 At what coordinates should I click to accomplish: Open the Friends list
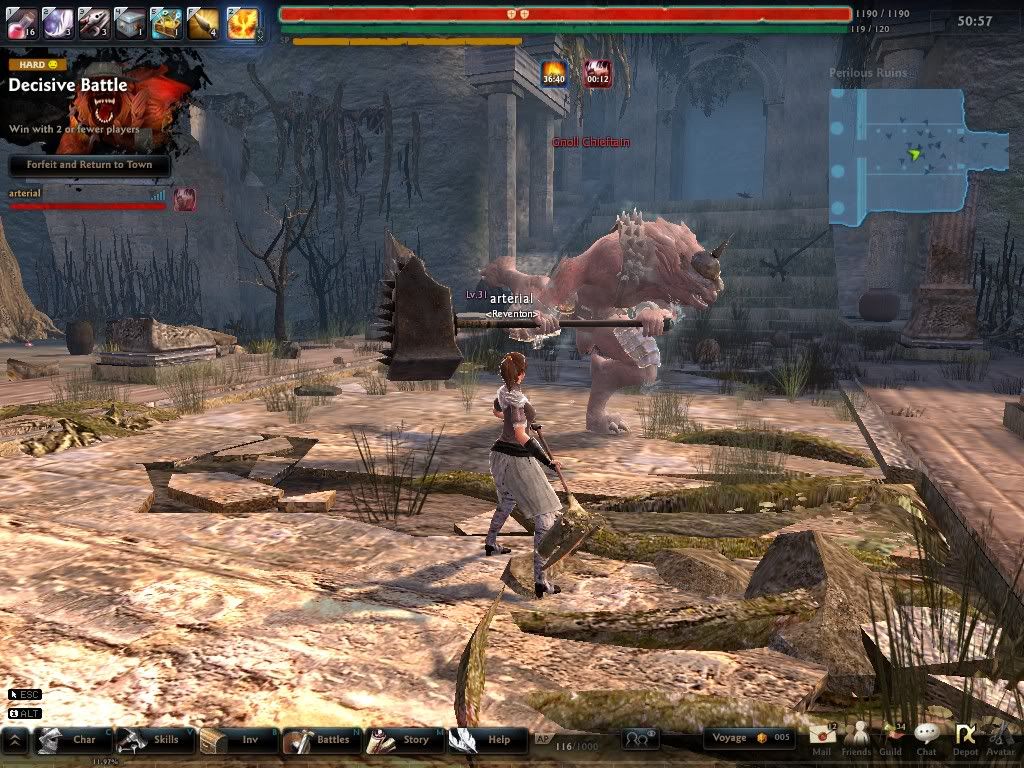tap(856, 737)
